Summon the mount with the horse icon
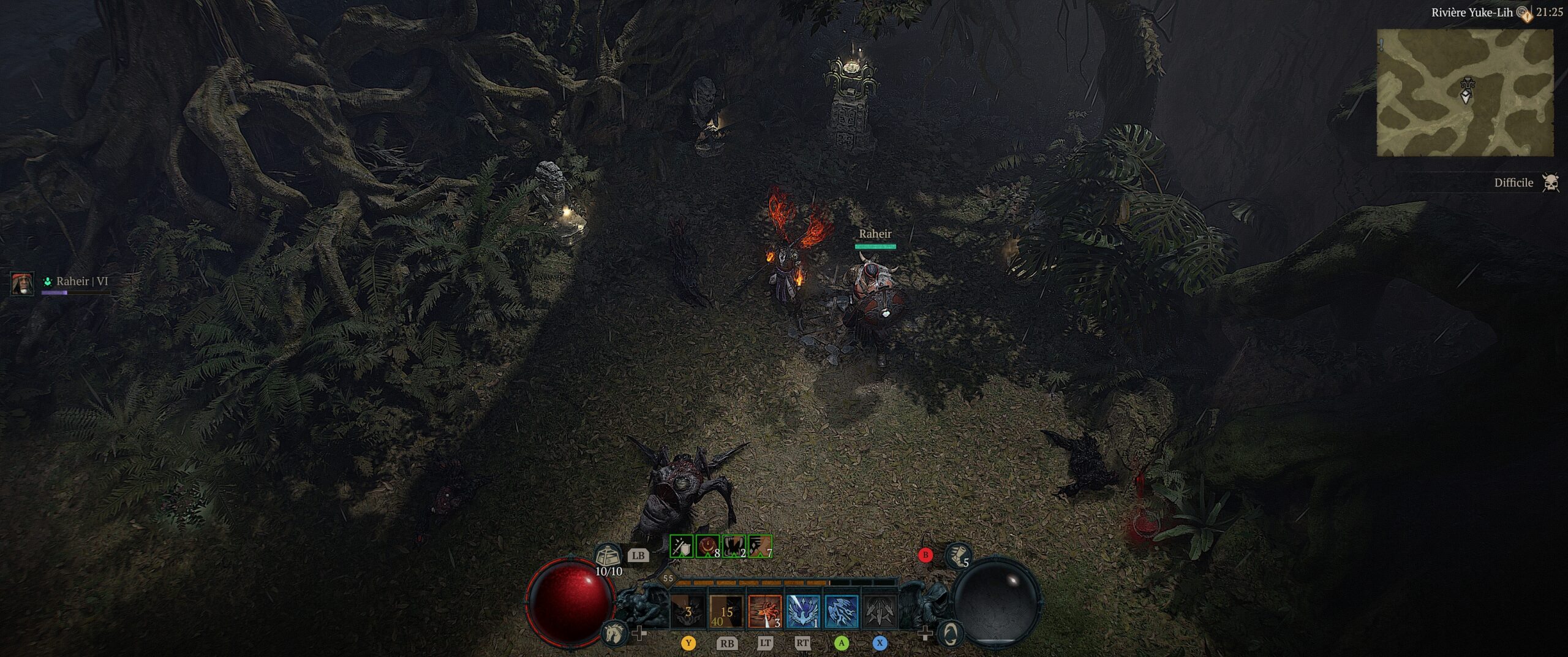Viewport: 1568px width, 657px height. coord(613,632)
